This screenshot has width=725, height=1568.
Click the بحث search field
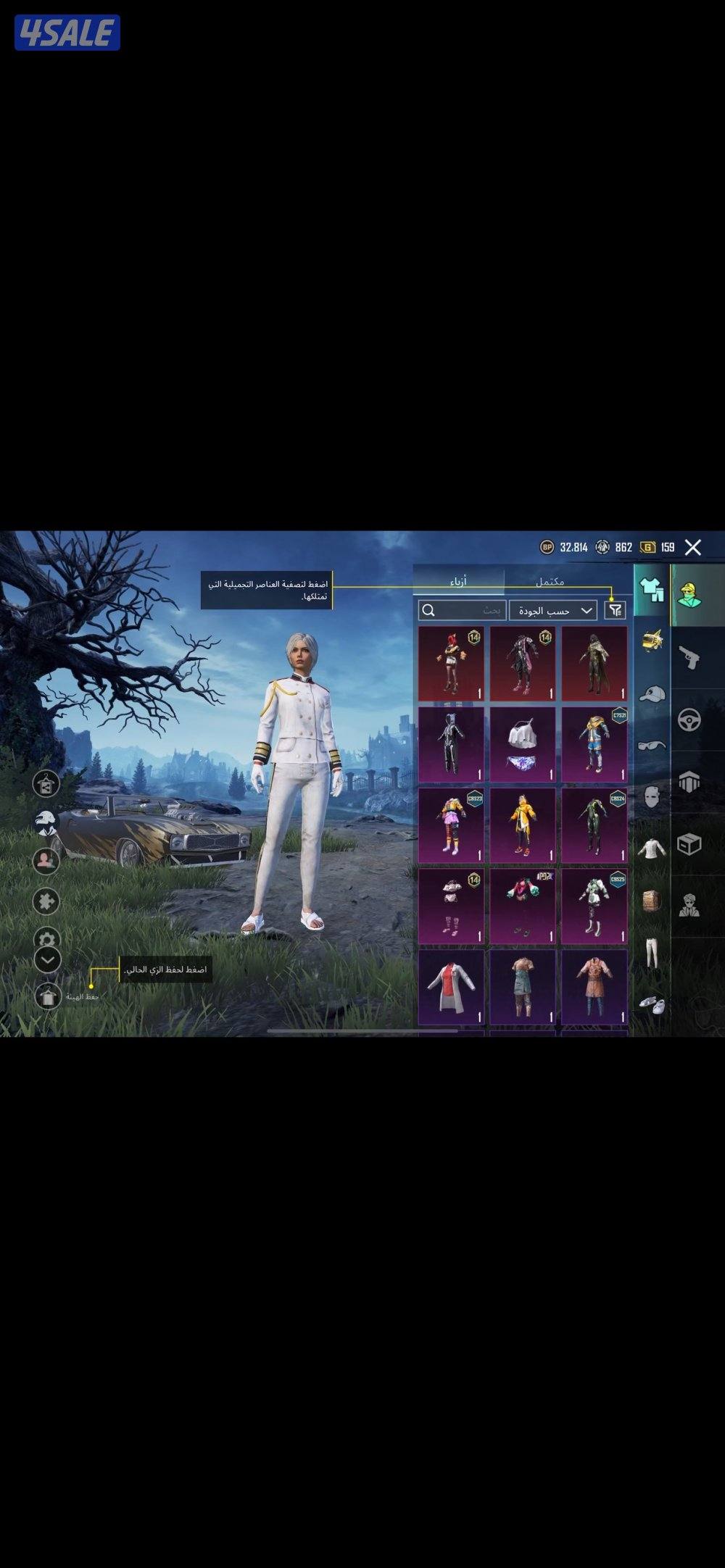[463, 611]
